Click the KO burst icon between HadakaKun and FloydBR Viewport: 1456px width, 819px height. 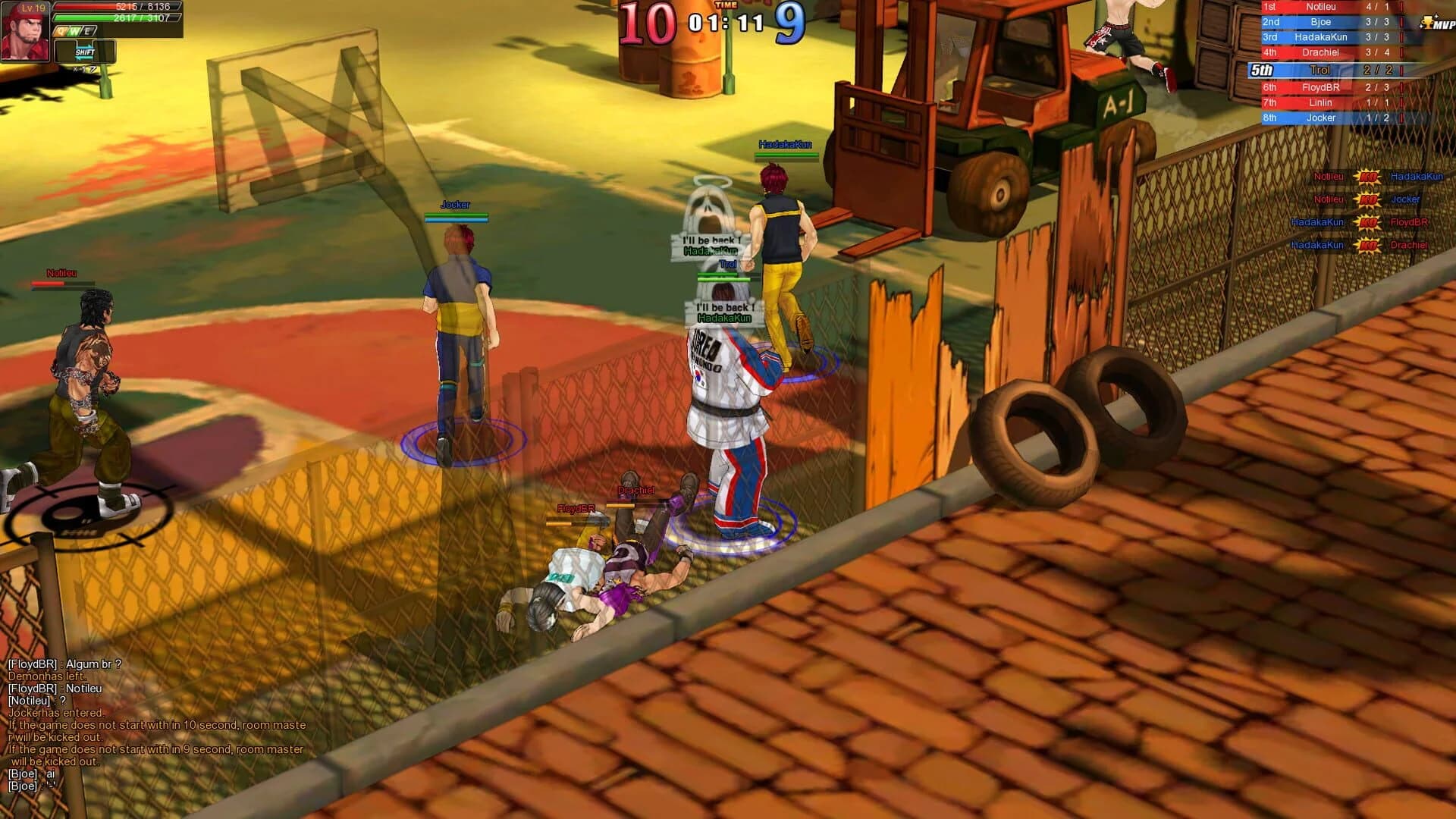point(1368,223)
